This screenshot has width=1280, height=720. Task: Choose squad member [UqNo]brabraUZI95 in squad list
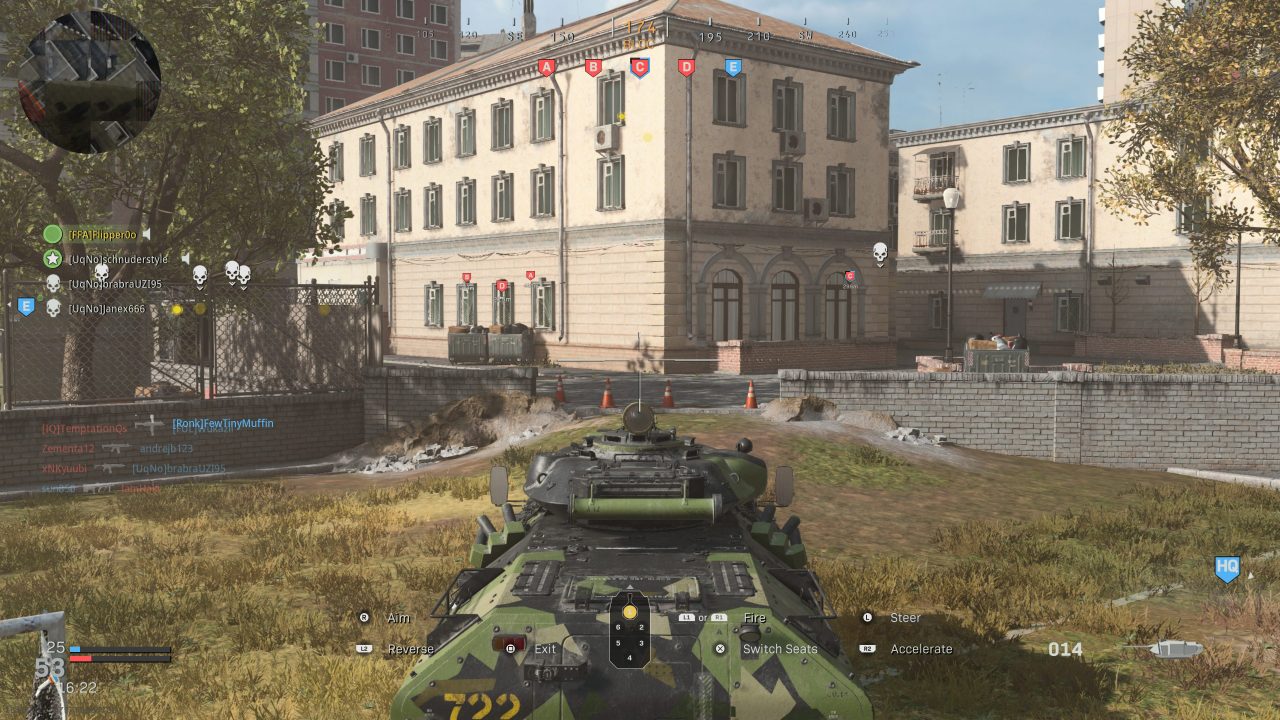click(x=114, y=284)
